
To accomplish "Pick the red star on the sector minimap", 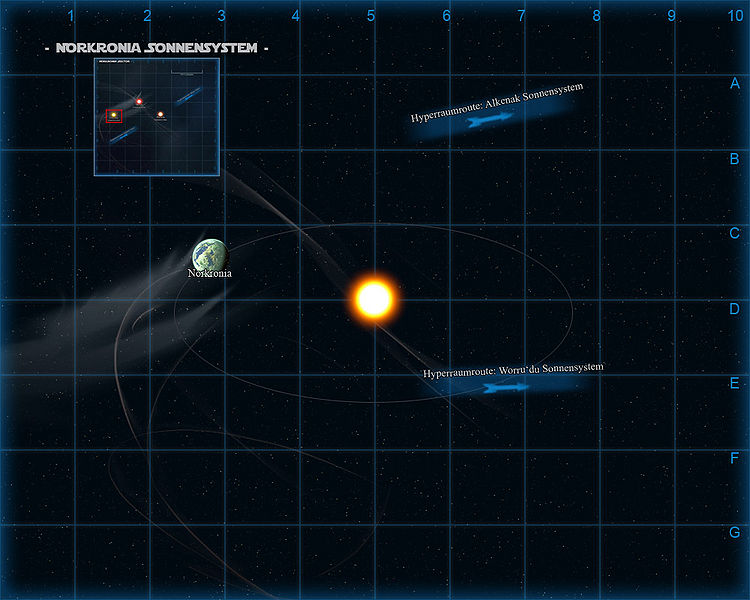I will [x=139, y=101].
